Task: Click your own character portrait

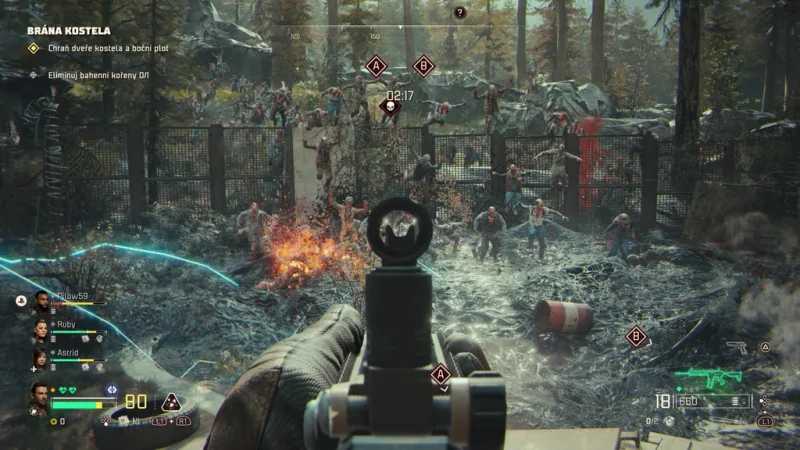Action: pos(38,396)
